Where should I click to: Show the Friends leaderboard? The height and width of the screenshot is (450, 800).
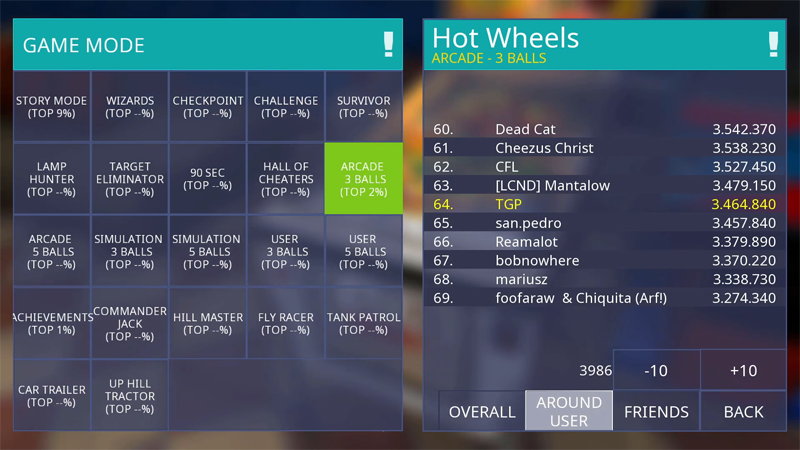[656, 411]
